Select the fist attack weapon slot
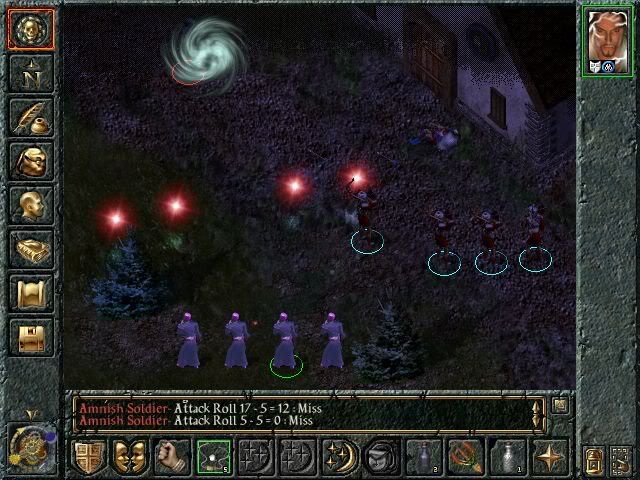Image resolution: width=640 pixels, height=480 pixels. (x=172, y=457)
